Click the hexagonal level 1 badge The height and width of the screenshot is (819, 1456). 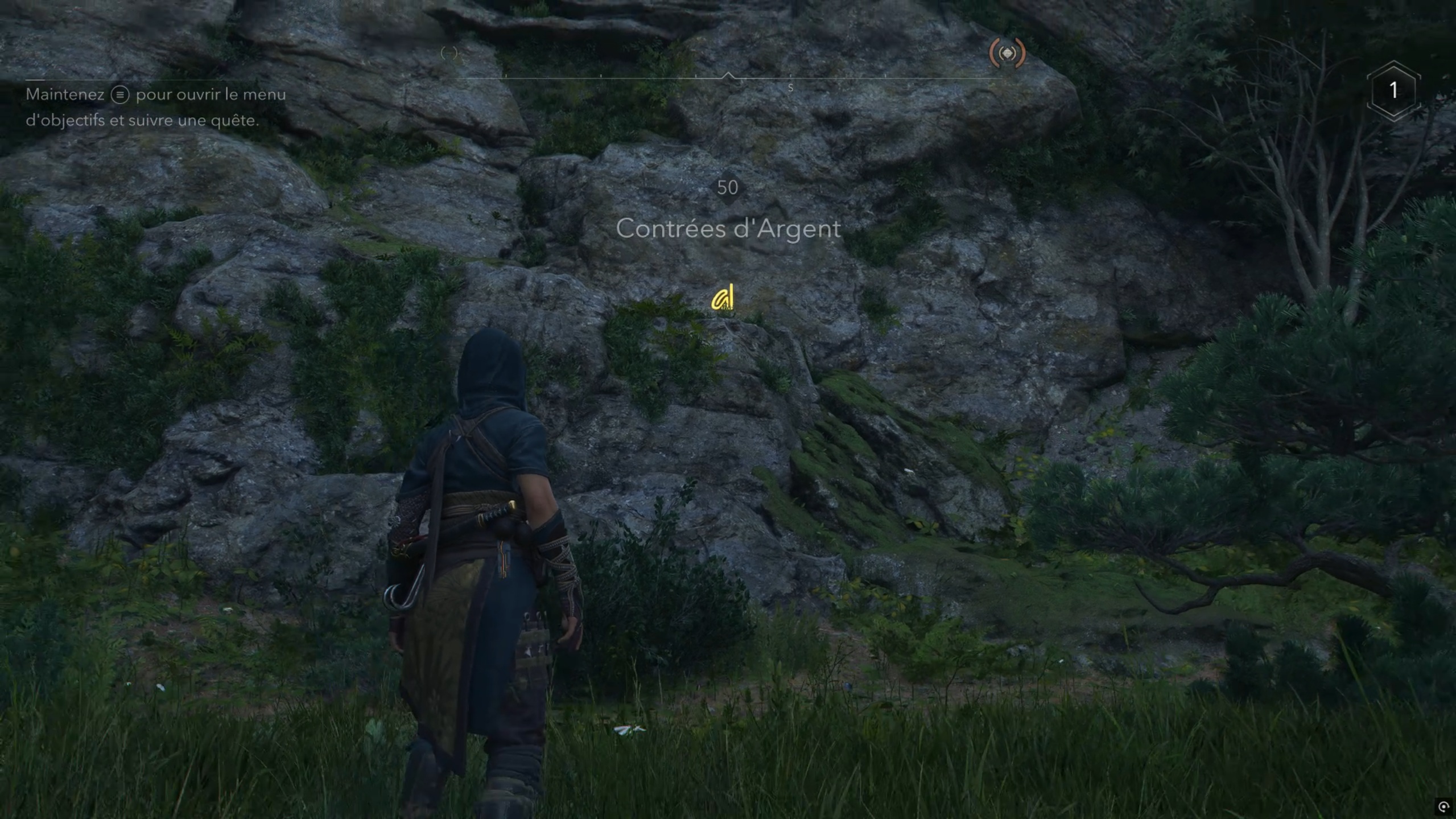click(x=1393, y=90)
